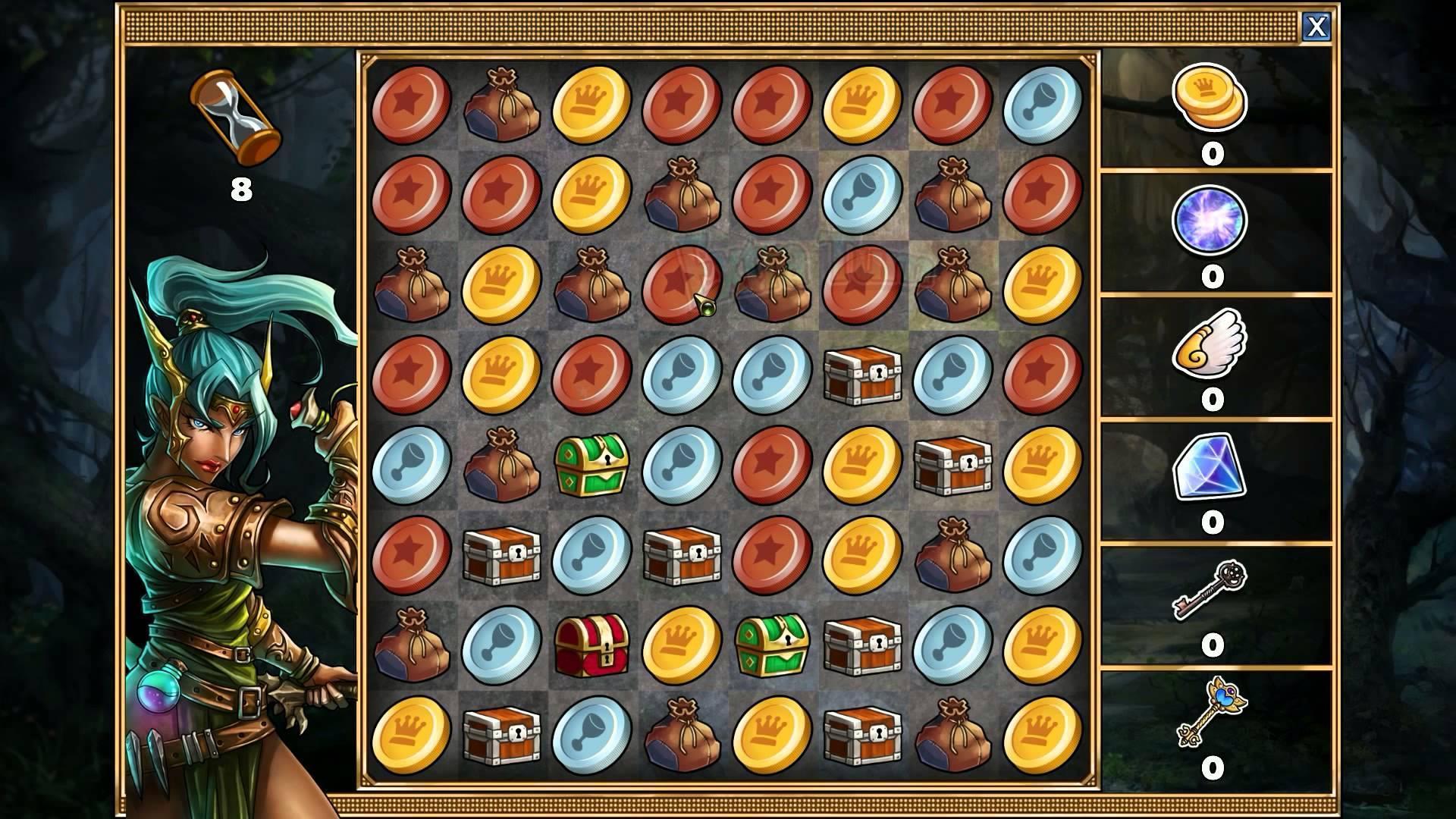Select the red treasure chest tile
1456x819 pixels.
coord(593,645)
